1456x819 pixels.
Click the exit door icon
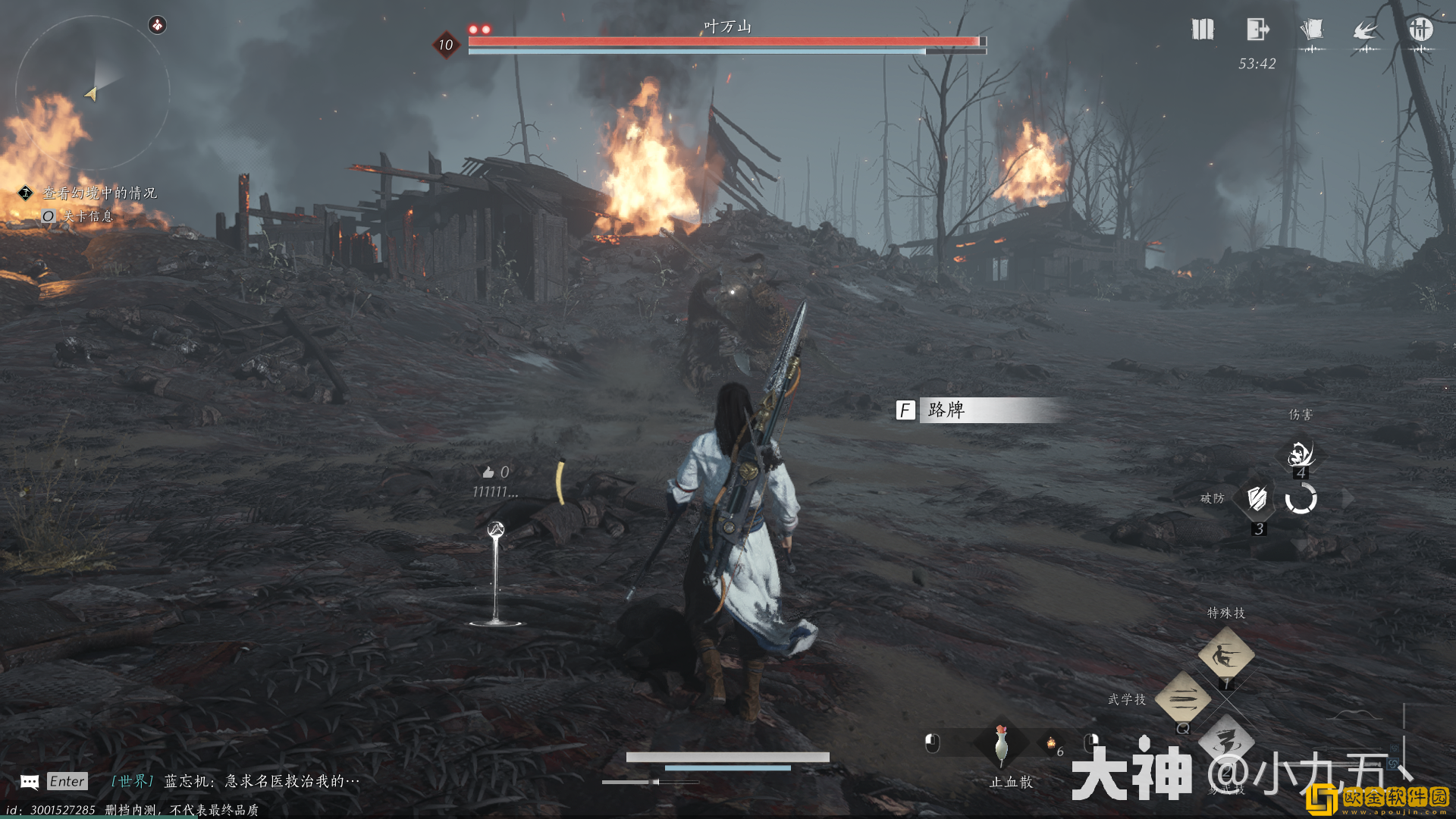point(1257,30)
